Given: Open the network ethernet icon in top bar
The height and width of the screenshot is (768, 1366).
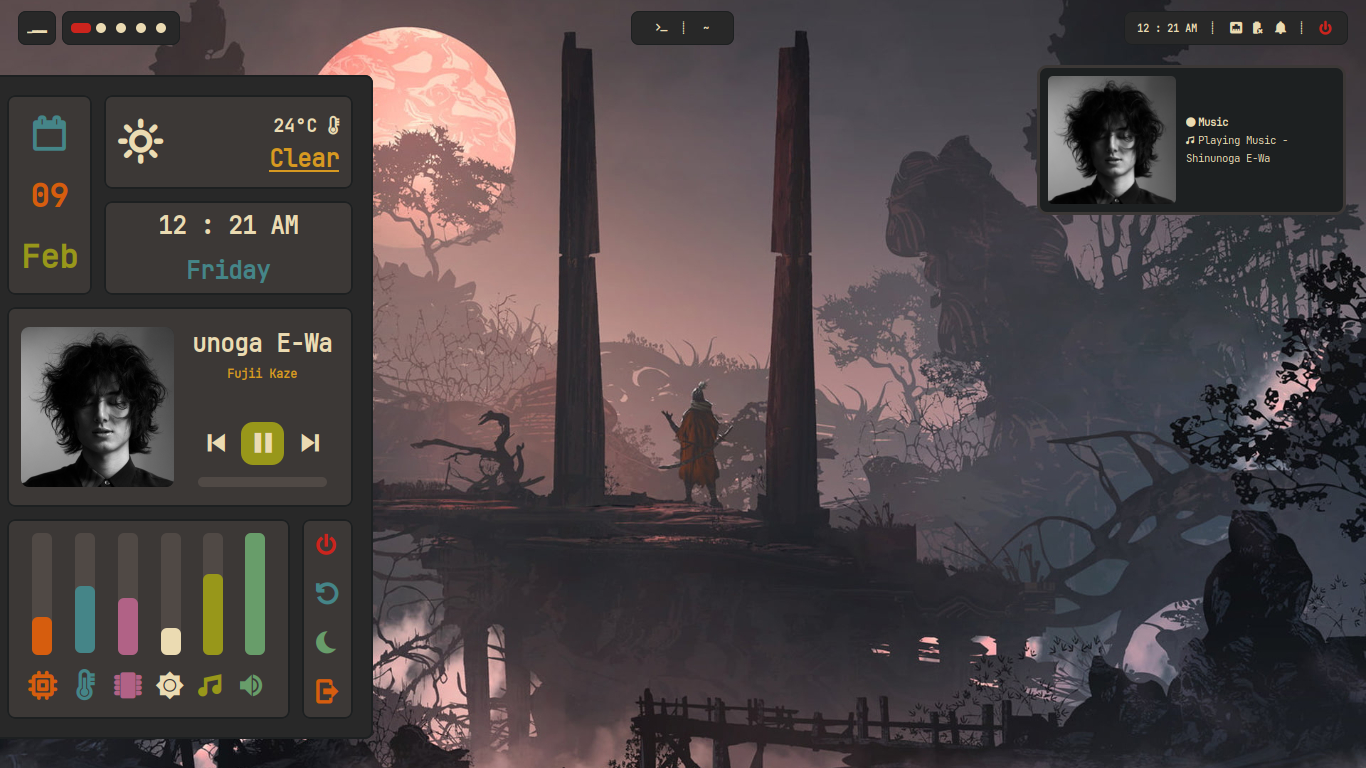Looking at the screenshot, I should [x=1236, y=28].
